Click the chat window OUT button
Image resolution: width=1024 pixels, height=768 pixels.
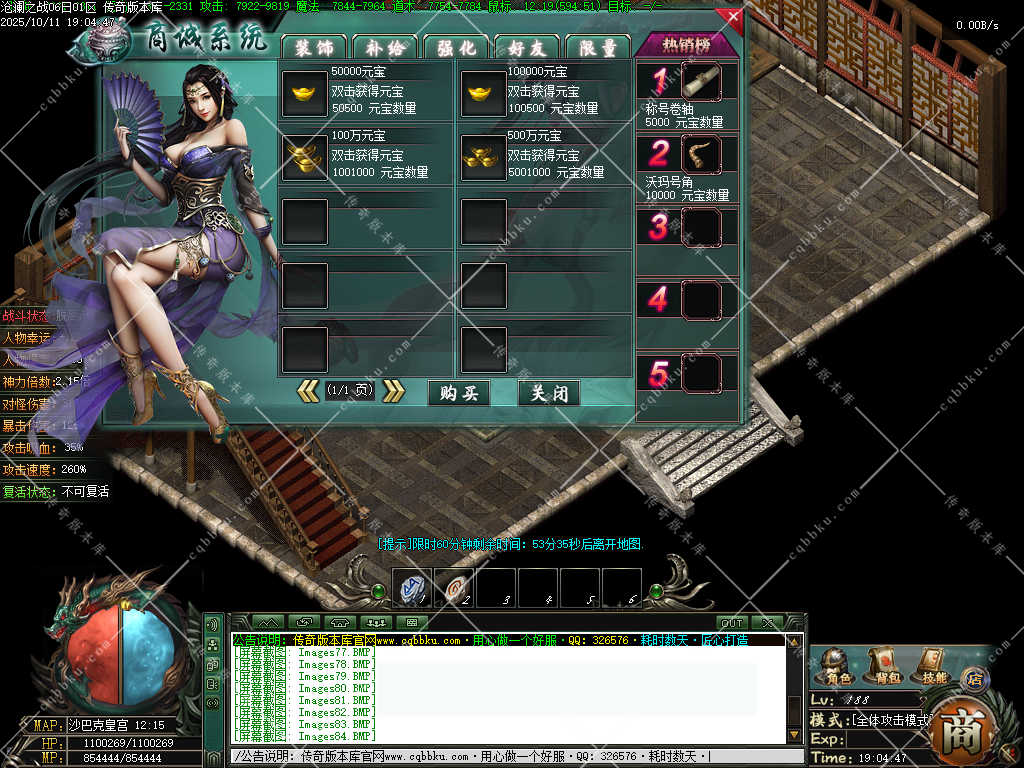point(732,623)
